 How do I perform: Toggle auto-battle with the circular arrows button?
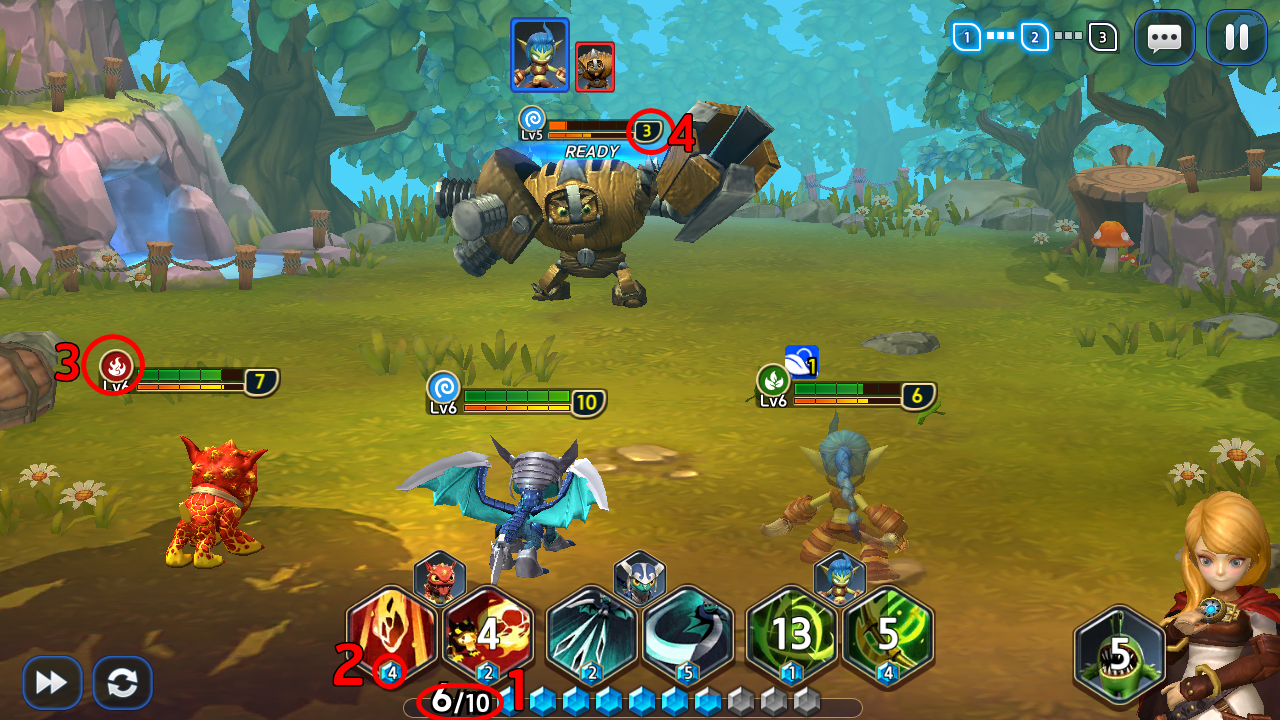pos(122,683)
